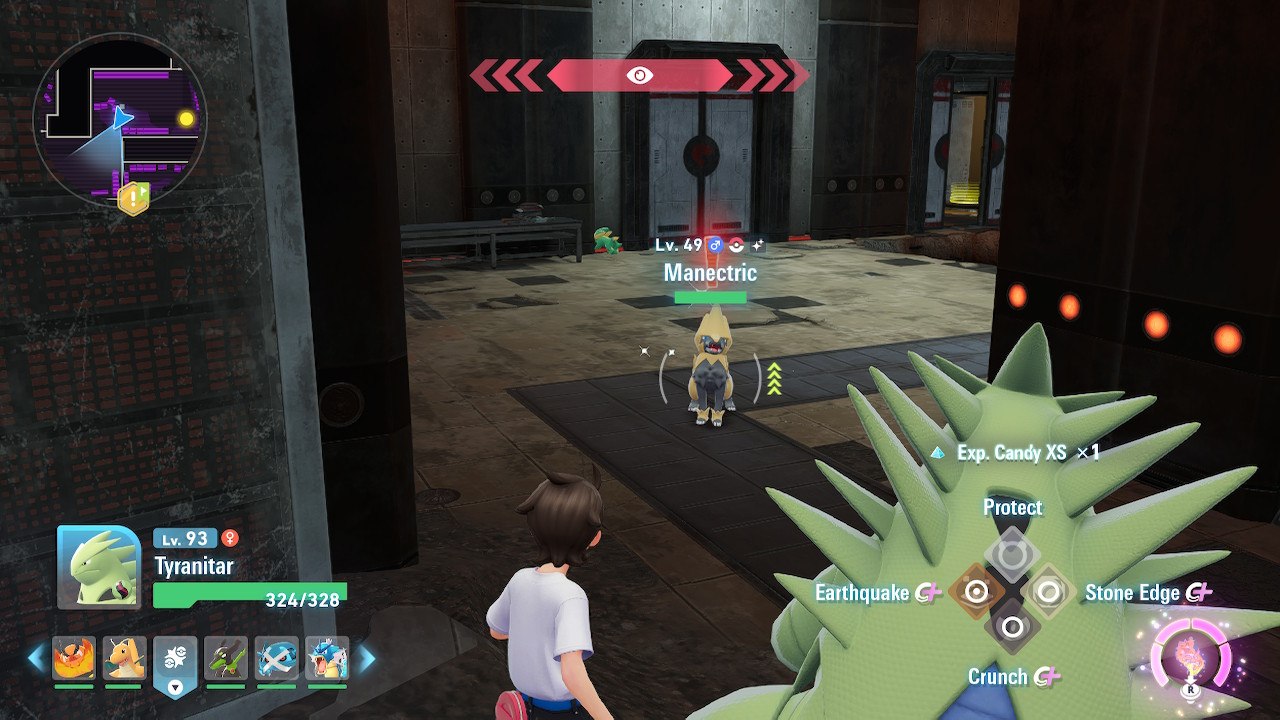Choose Zygarde from the party bar

pyautogui.click(x=226, y=659)
